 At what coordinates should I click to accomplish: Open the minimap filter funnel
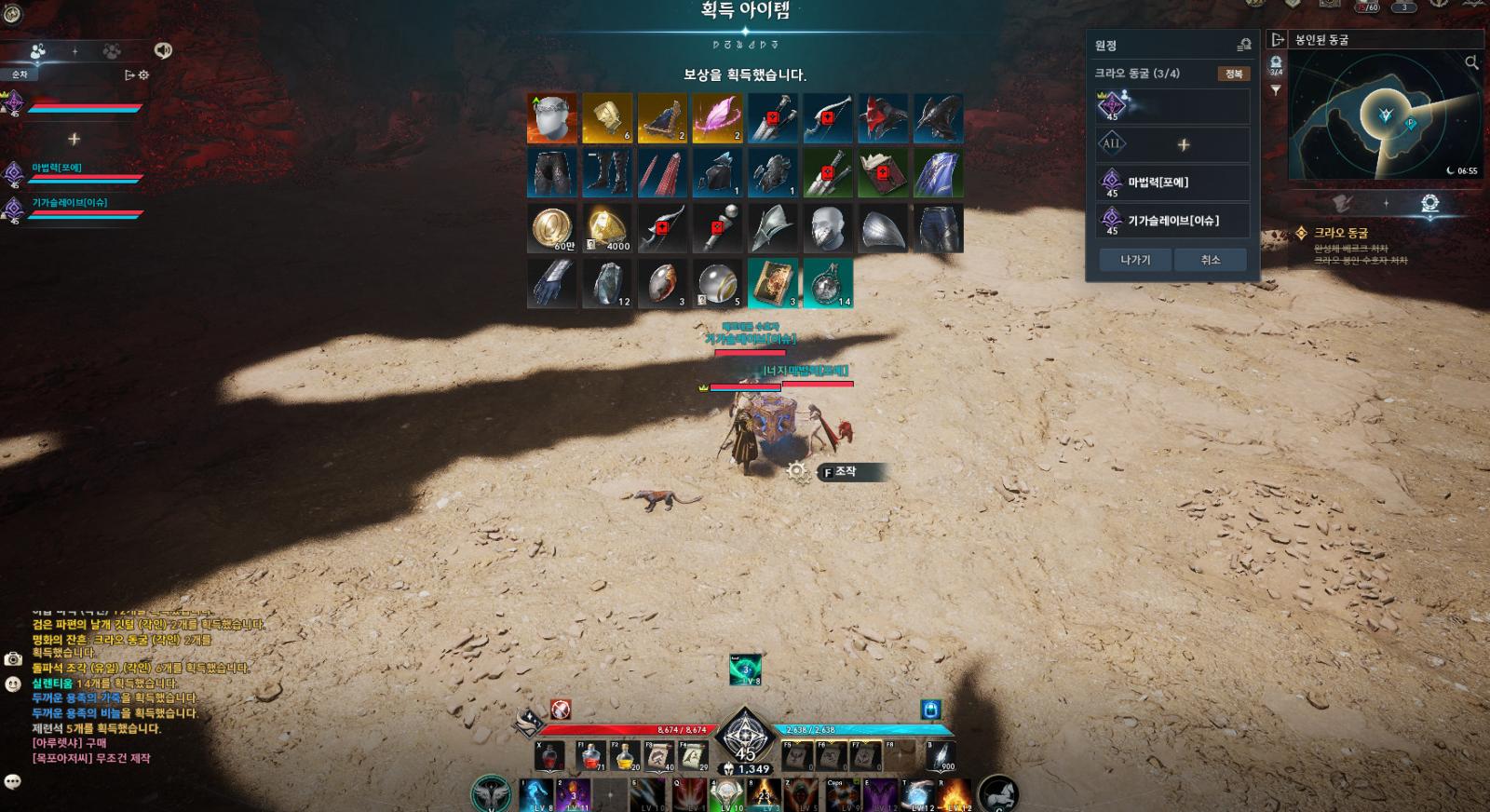(1276, 90)
